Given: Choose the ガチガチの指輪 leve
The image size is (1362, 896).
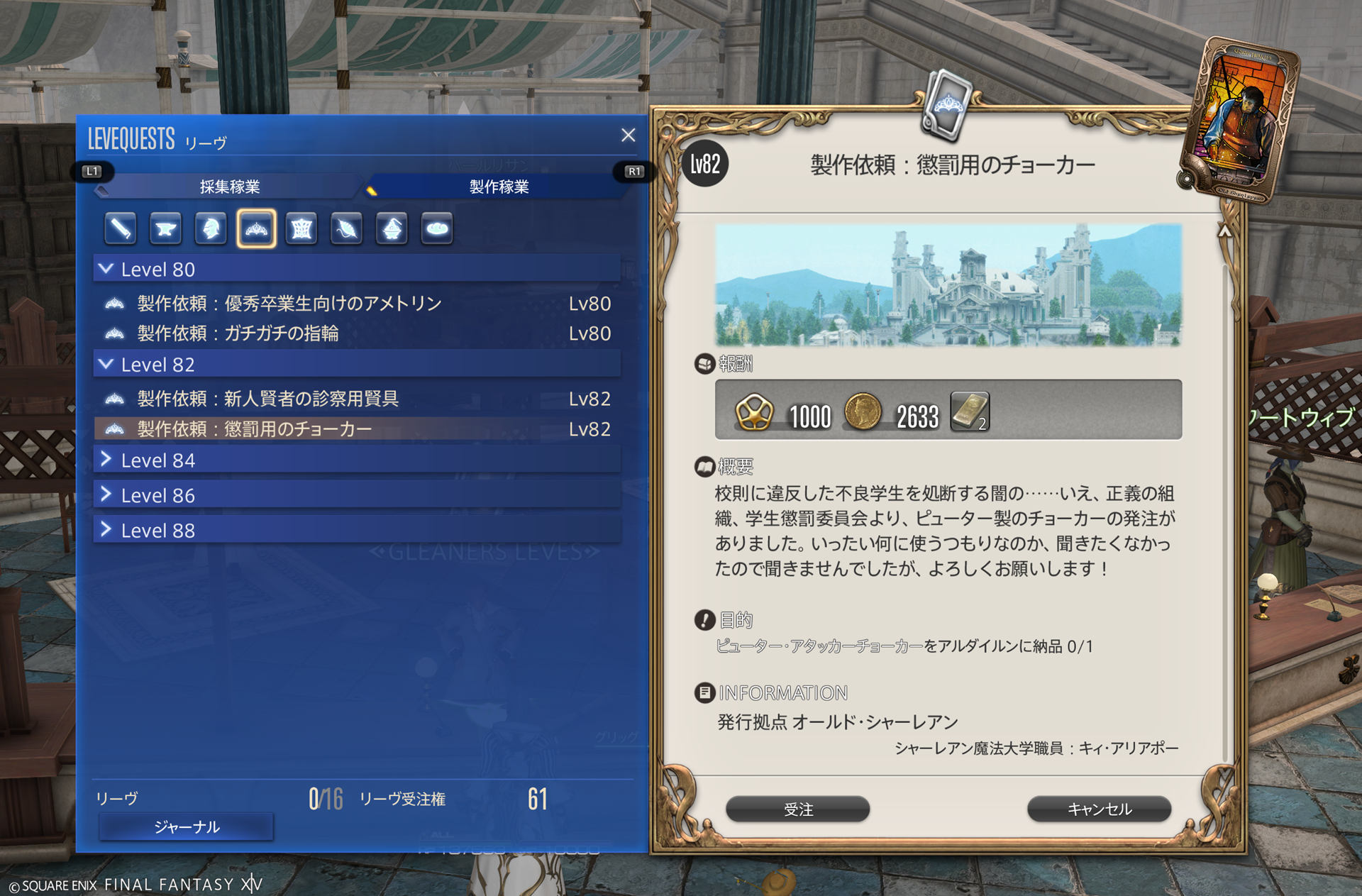Looking at the screenshot, I should point(238,333).
